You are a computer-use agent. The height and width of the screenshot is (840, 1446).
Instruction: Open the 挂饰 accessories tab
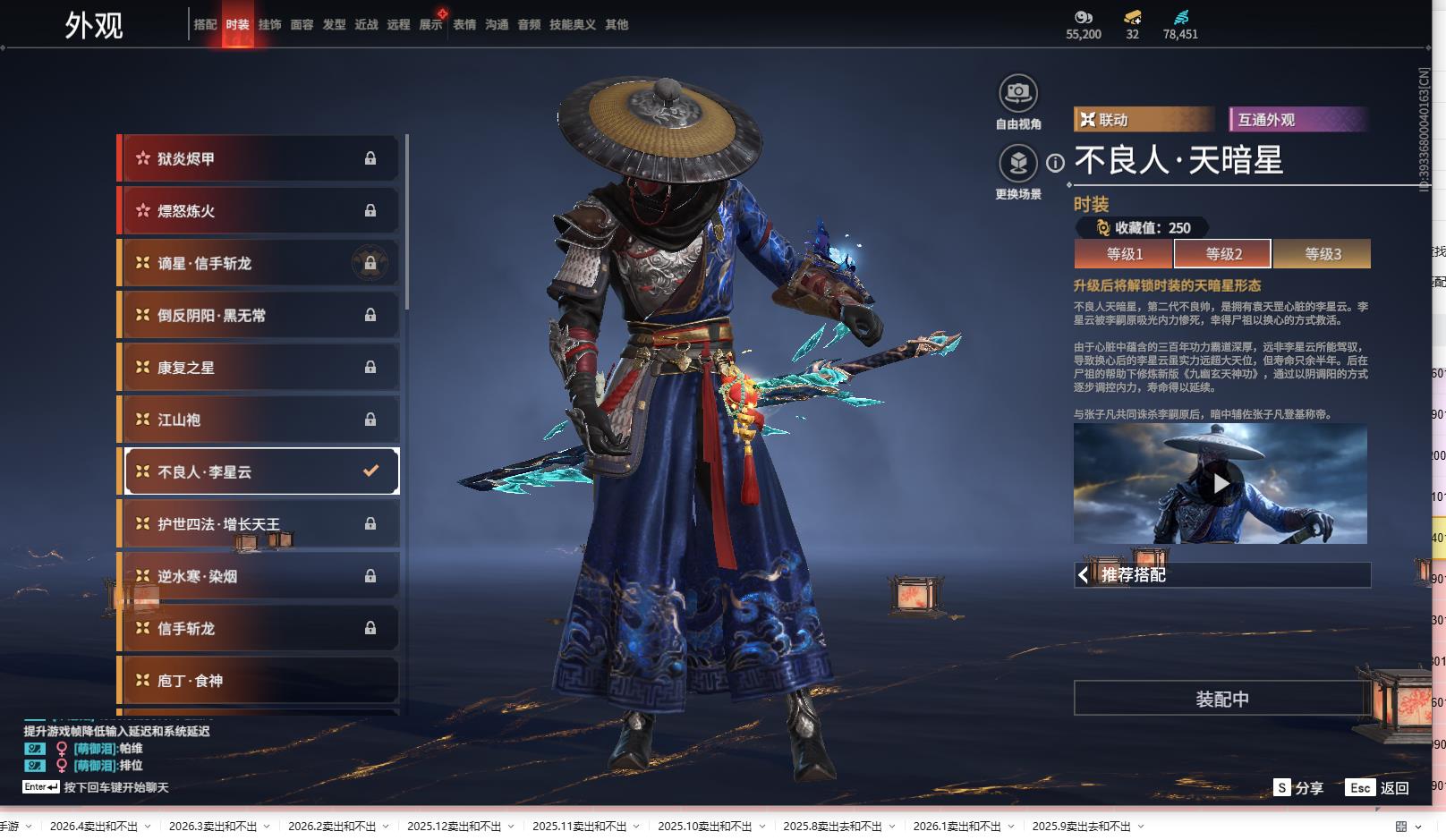point(269,25)
